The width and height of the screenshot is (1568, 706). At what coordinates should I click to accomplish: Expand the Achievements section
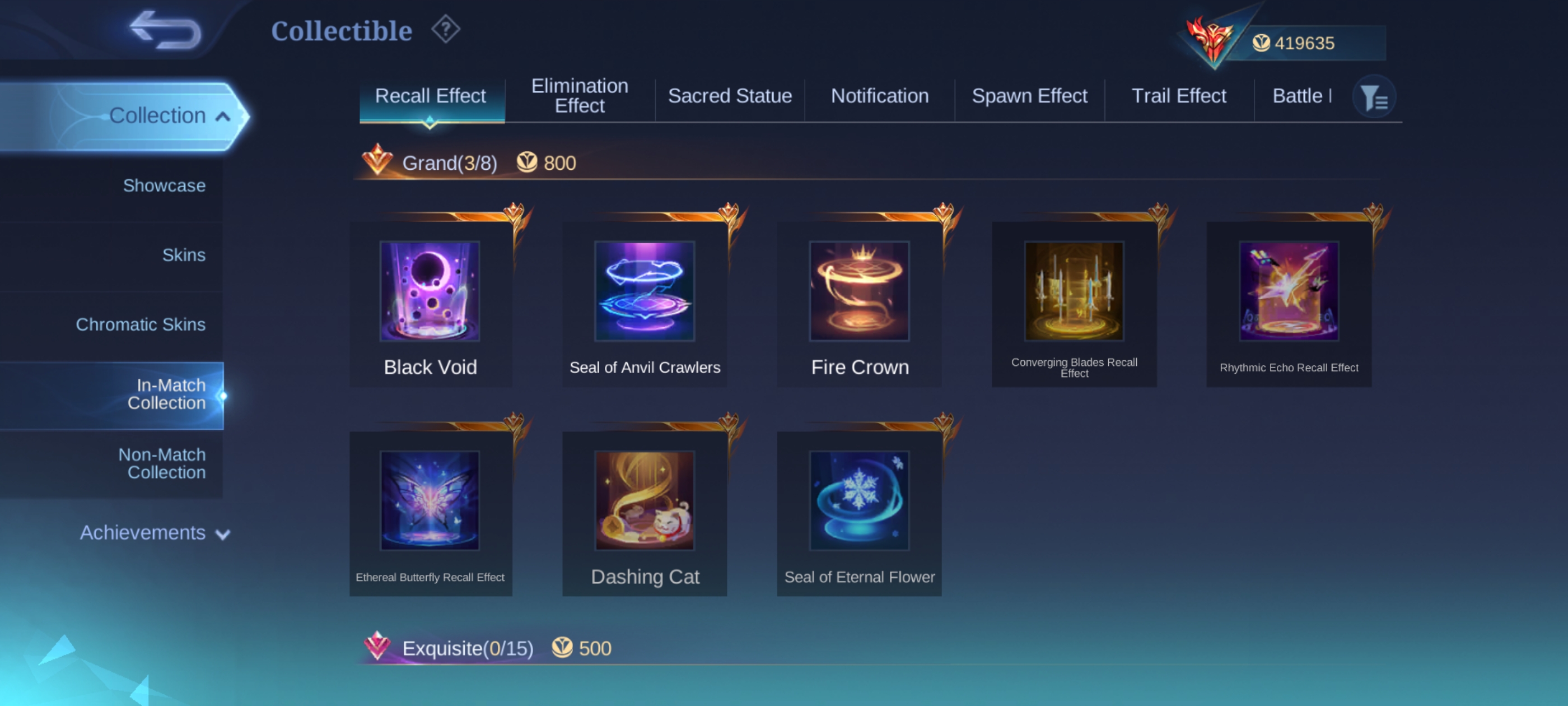point(155,532)
